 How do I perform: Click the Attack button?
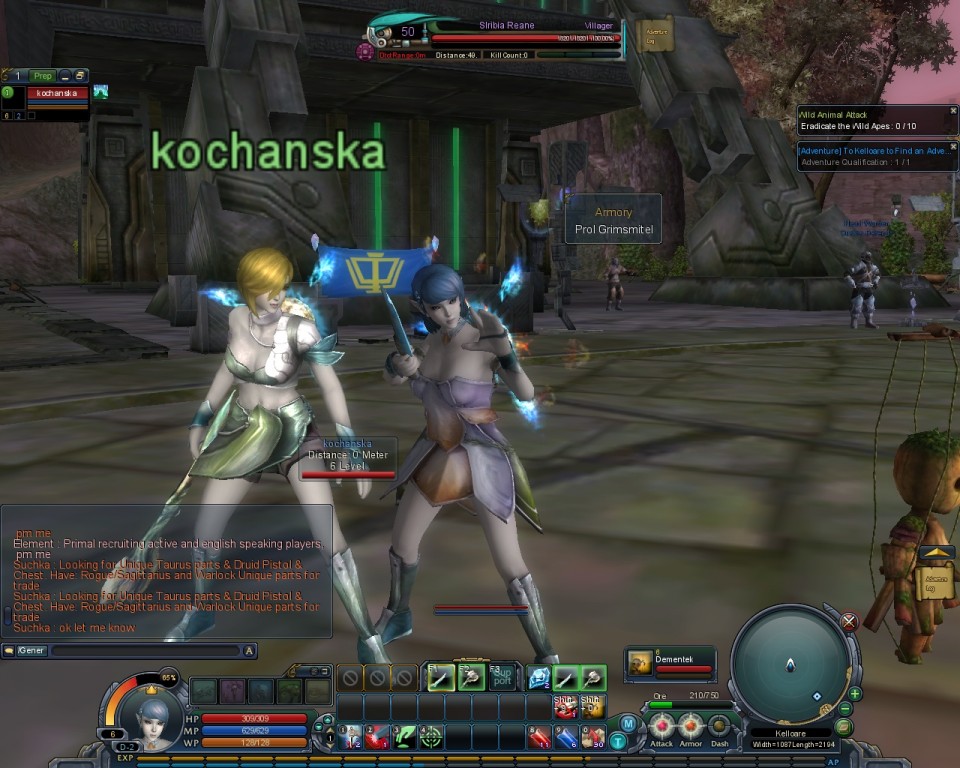click(661, 725)
